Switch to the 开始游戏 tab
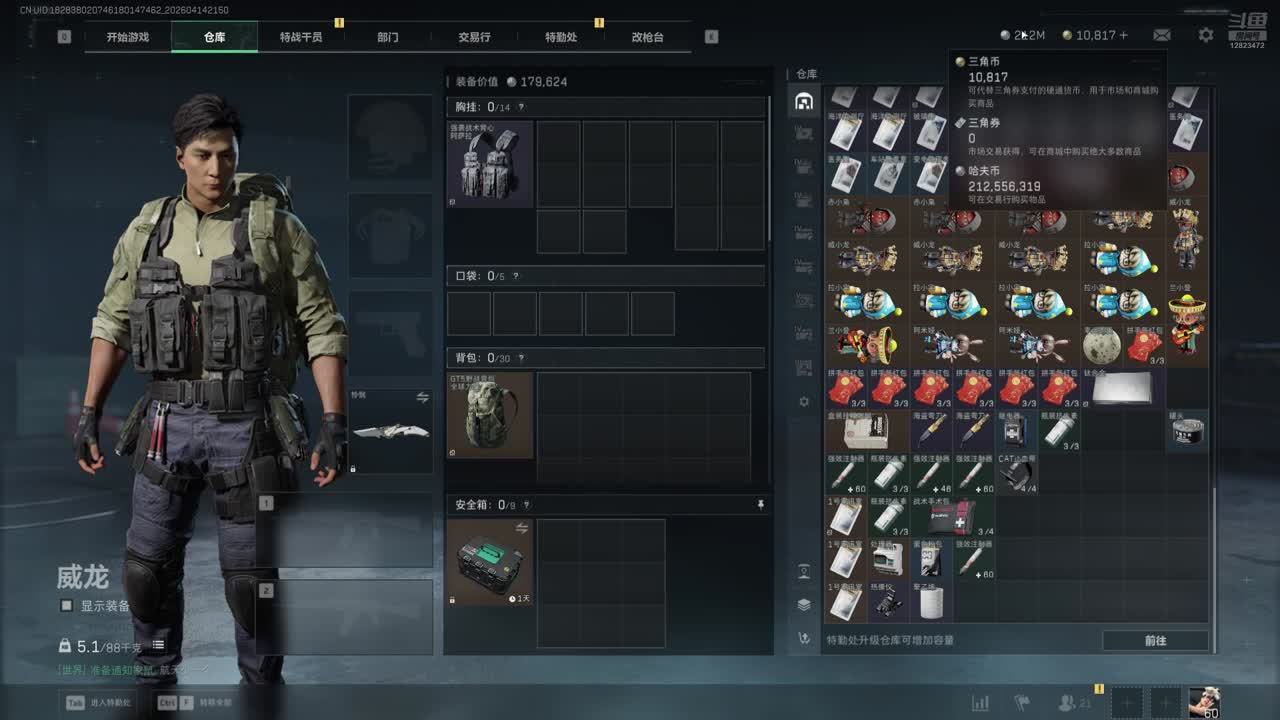Image resolution: width=1280 pixels, height=720 pixels. (x=128, y=37)
